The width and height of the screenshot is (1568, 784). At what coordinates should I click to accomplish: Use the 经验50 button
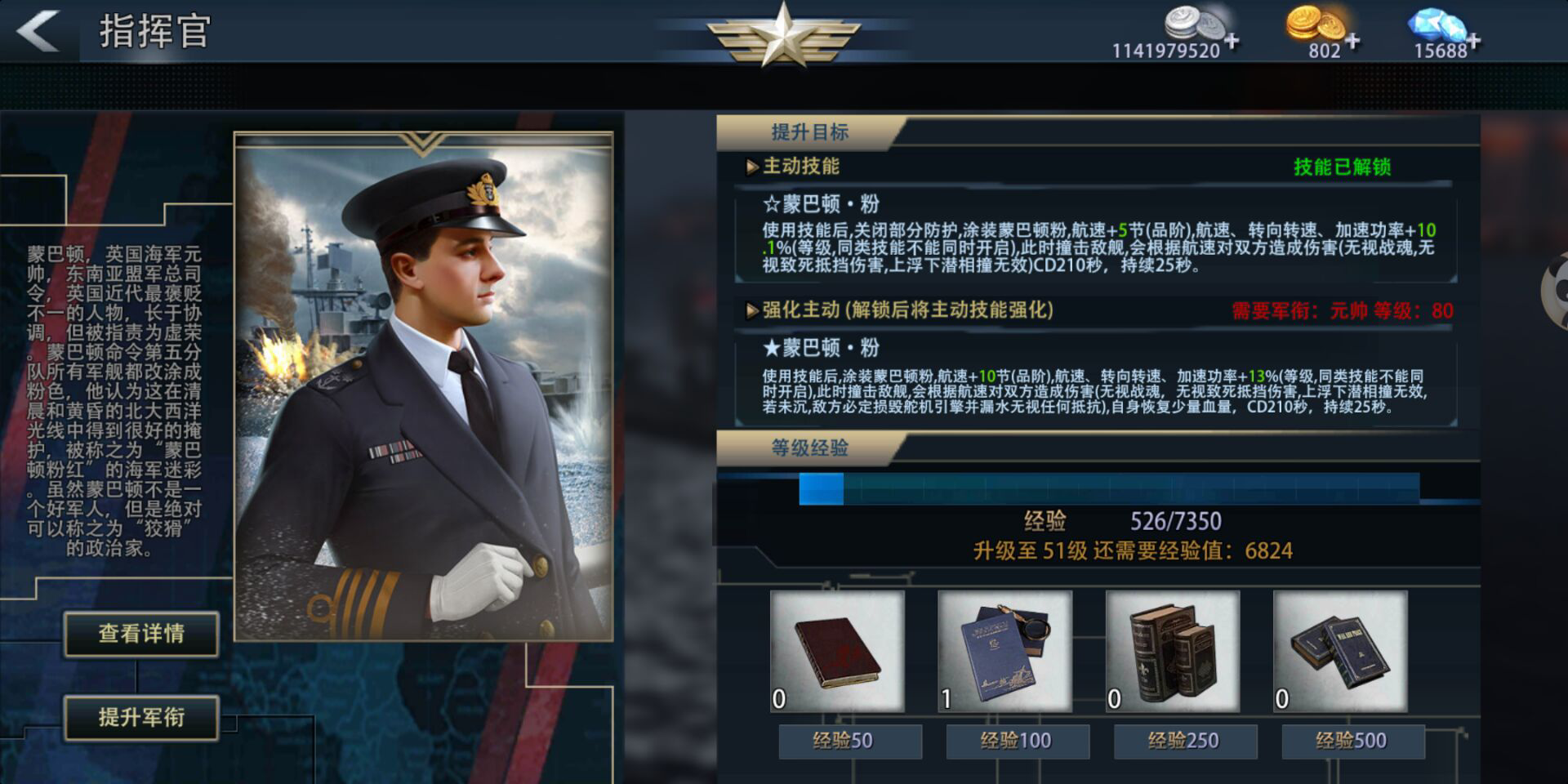click(849, 741)
